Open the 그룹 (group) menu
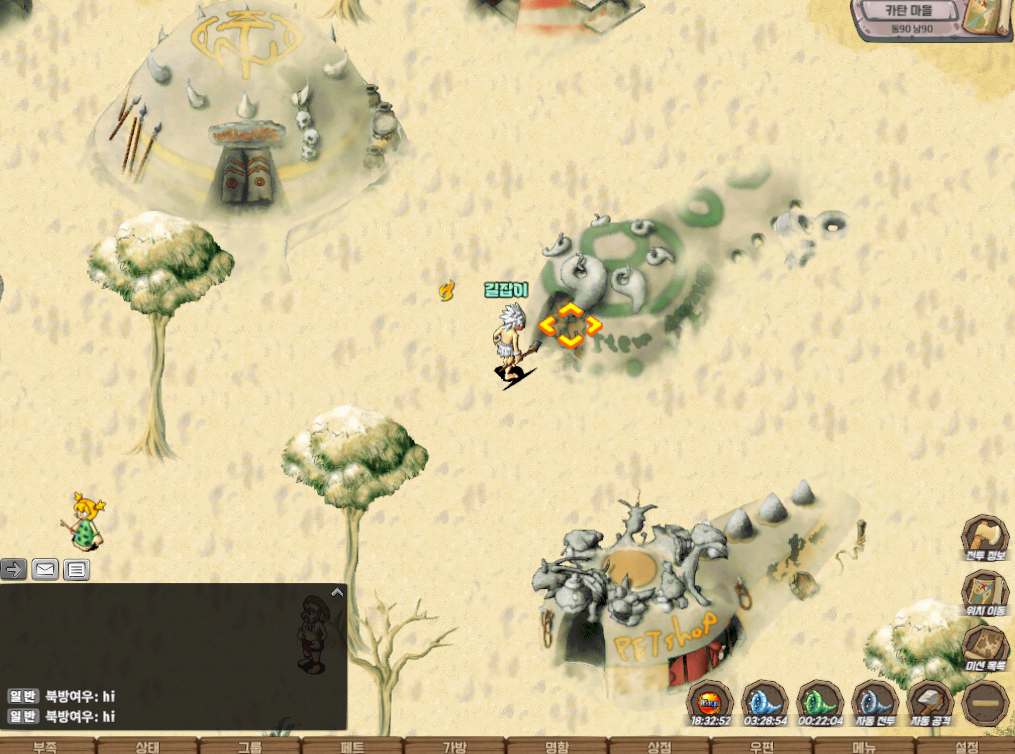Screen dimensions: 1015x754 point(250,746)
